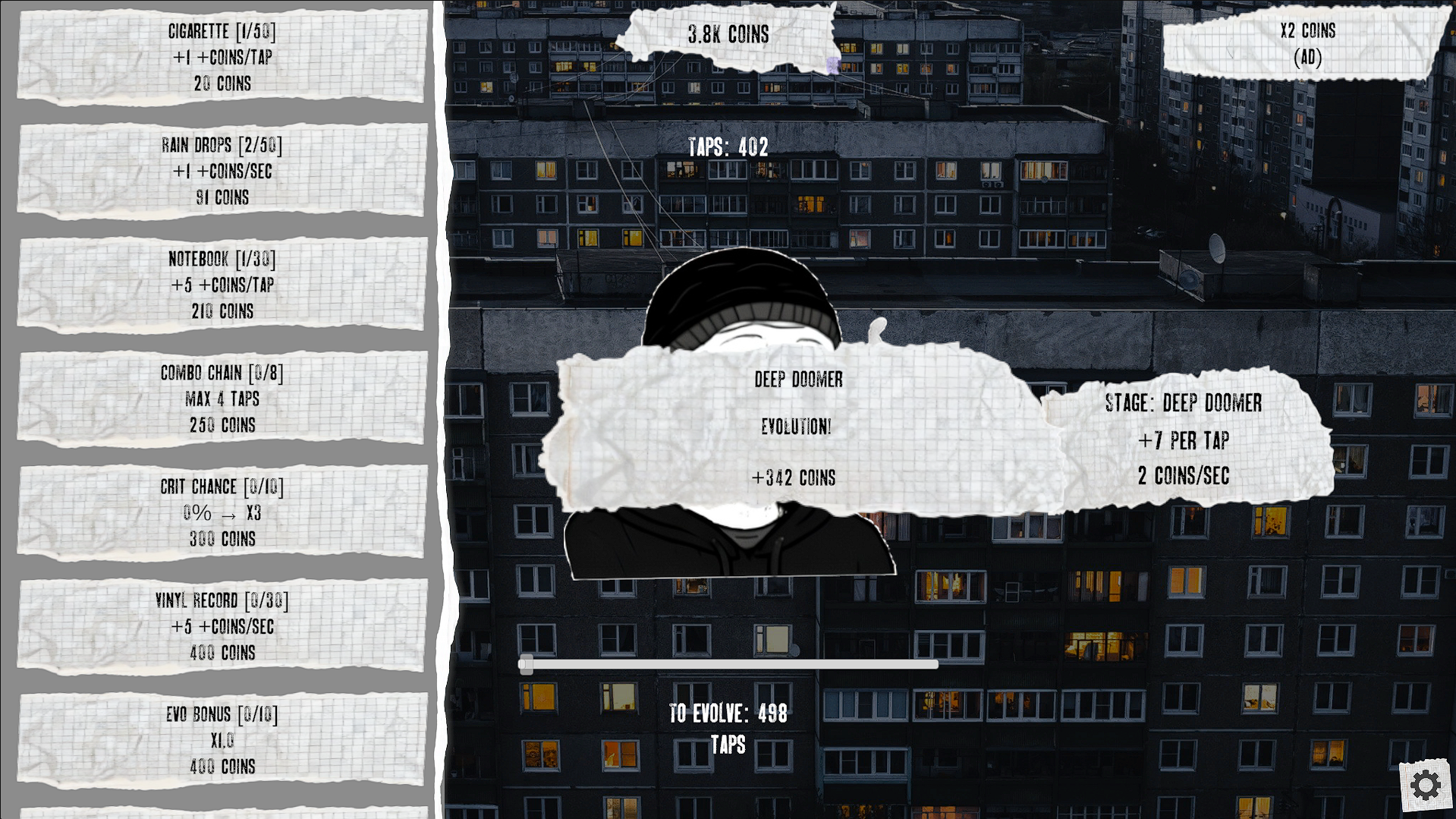The image size is (1456, 819).
Task: Click the 2 Coins/Sec stat line
Action: click(1183, 477)
